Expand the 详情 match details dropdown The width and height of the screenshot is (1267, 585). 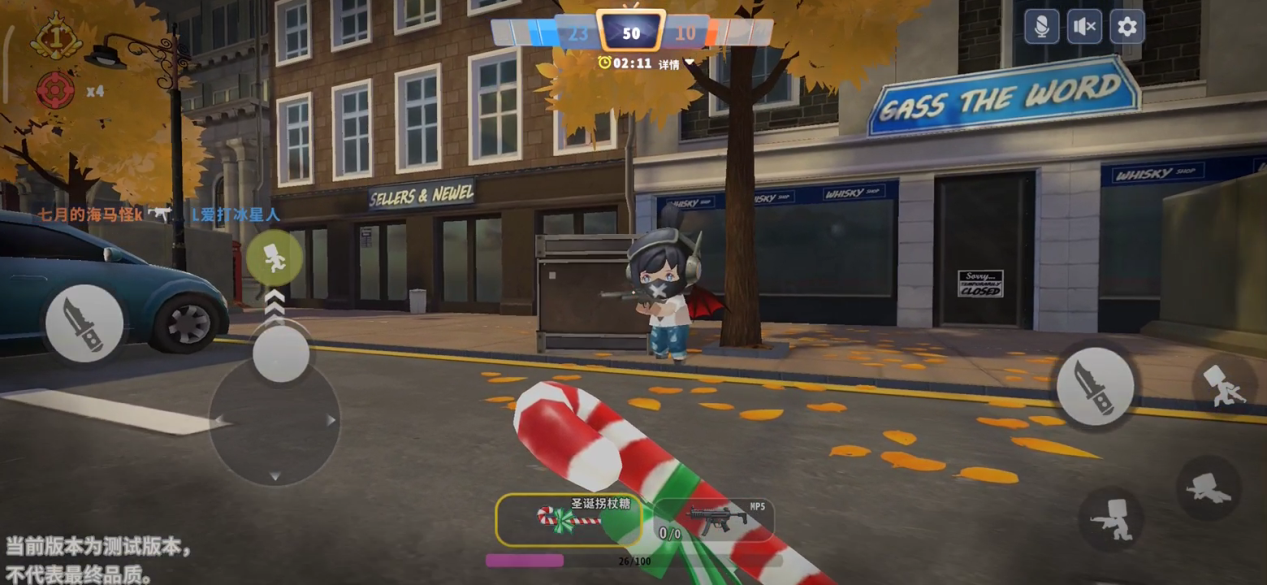675,64
